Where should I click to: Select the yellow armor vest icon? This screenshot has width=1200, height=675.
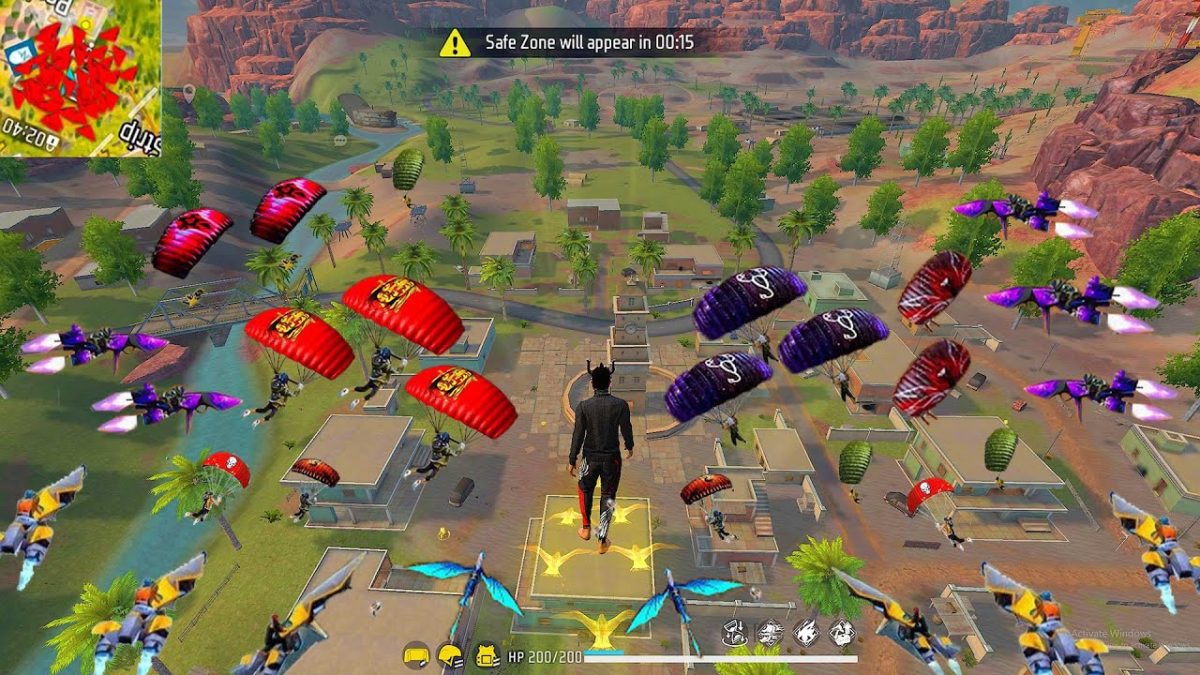(486, 656)
